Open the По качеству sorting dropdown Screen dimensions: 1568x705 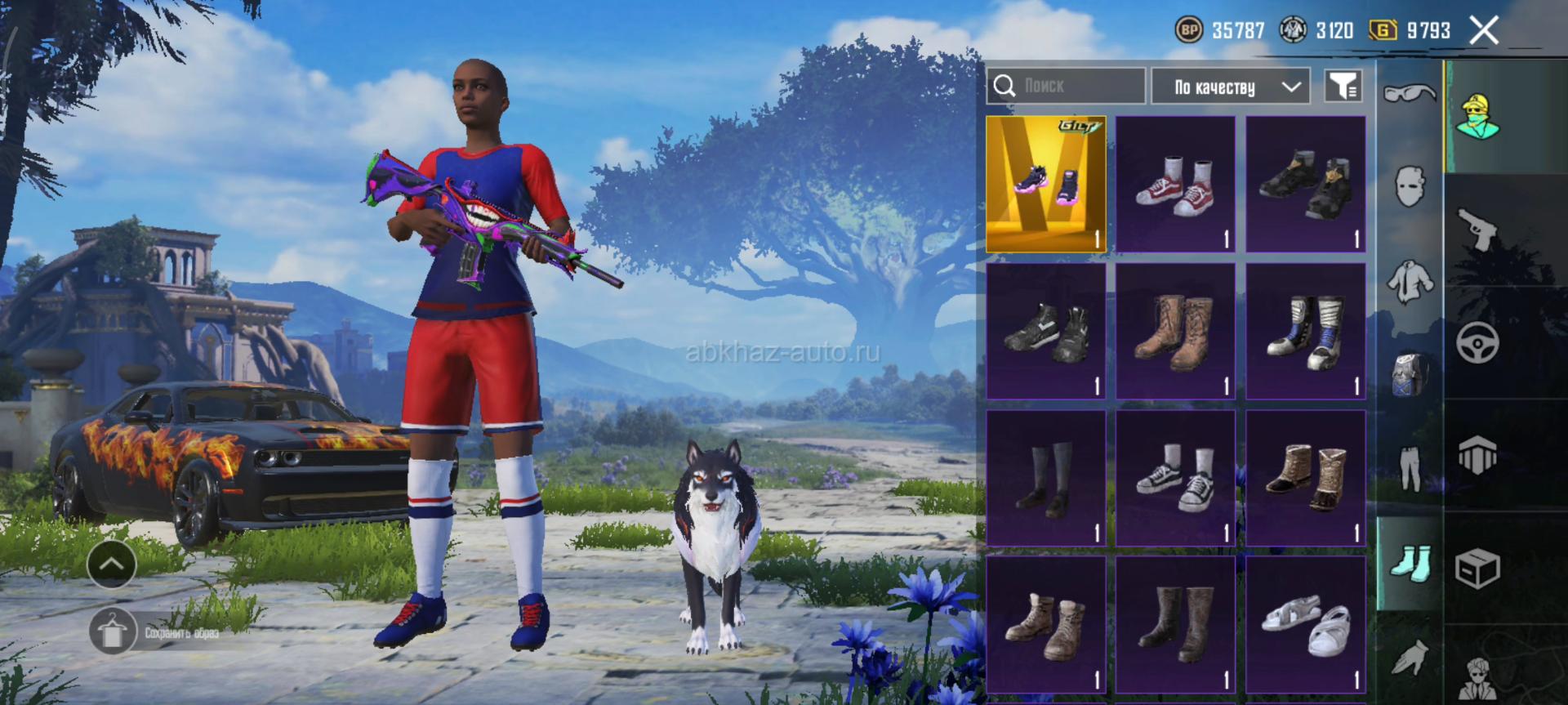(x=1230, y=87)
